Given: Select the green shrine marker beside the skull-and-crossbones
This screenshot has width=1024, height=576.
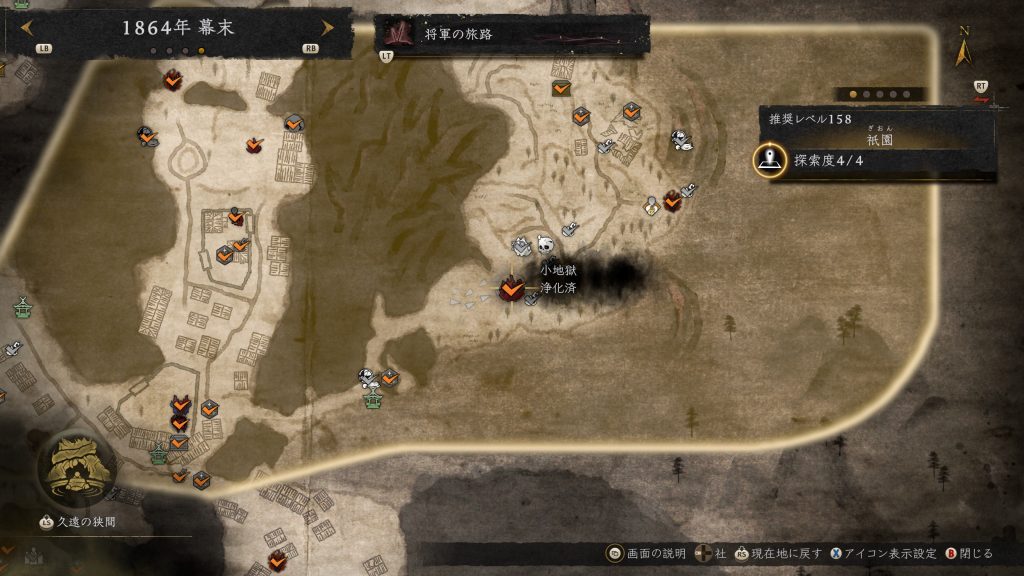Looking at the screenshot, I should coord(374,399).
